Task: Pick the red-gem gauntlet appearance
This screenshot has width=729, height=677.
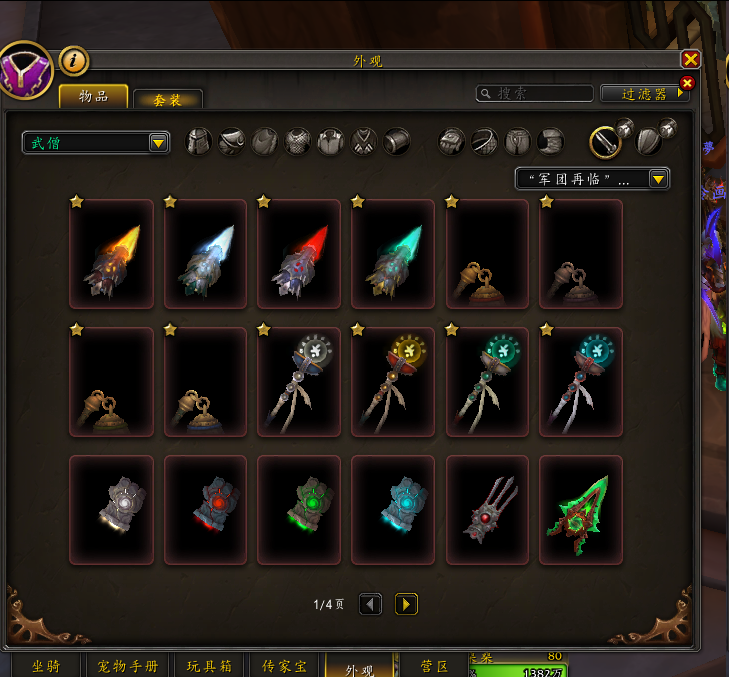Action: (x=206, y=509)
